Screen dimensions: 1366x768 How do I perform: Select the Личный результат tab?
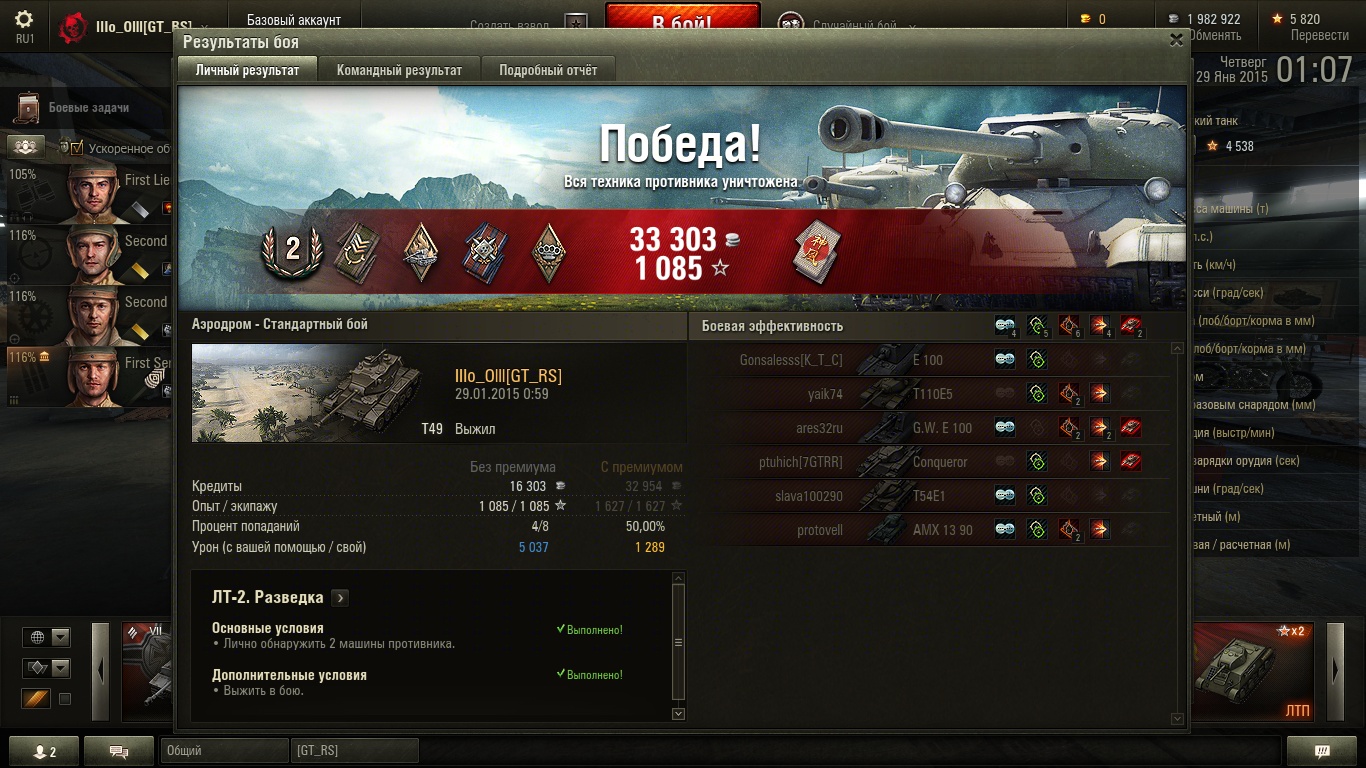247,70
